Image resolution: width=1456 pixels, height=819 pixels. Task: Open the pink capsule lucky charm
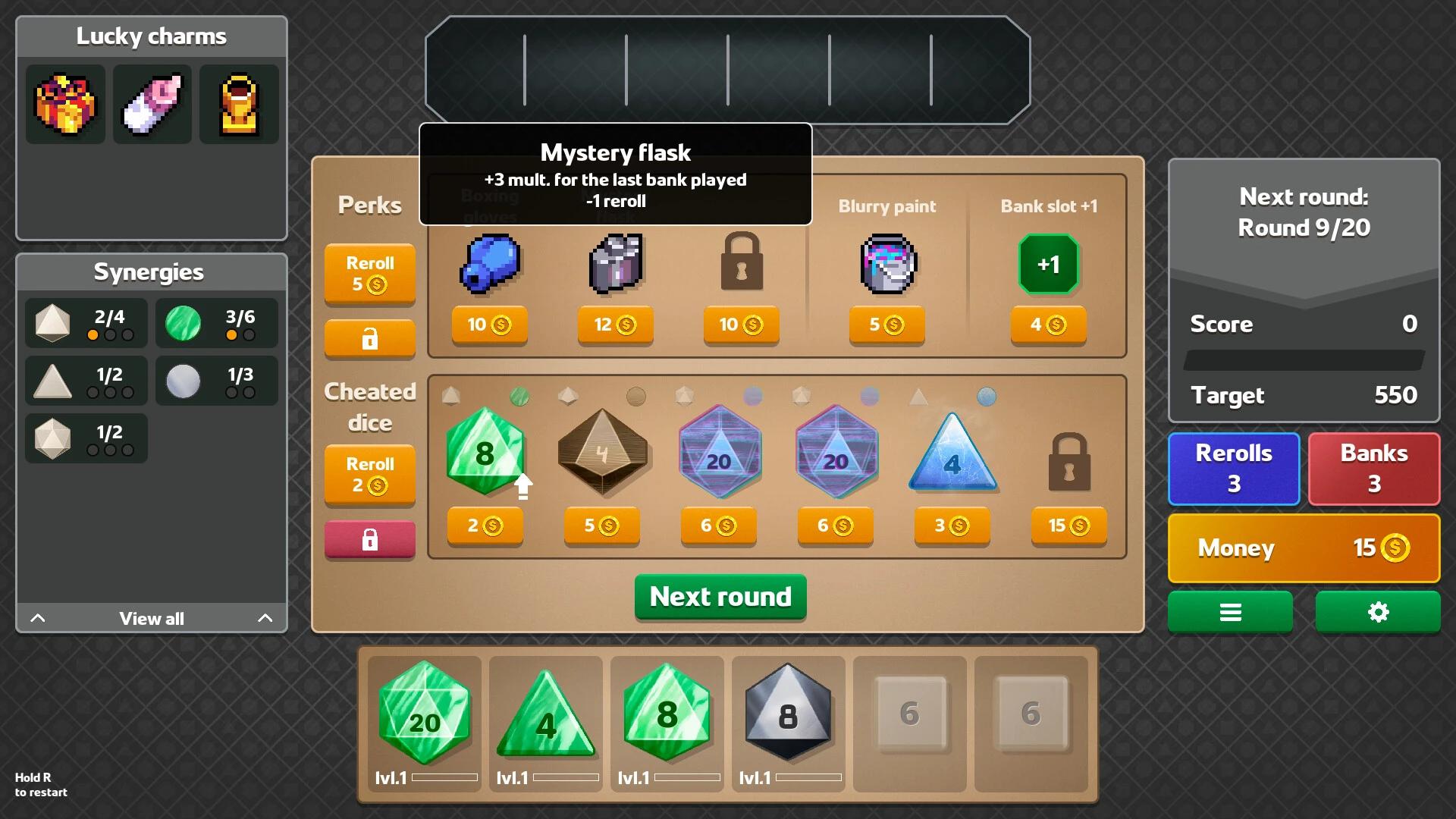(x=152, y=104)
